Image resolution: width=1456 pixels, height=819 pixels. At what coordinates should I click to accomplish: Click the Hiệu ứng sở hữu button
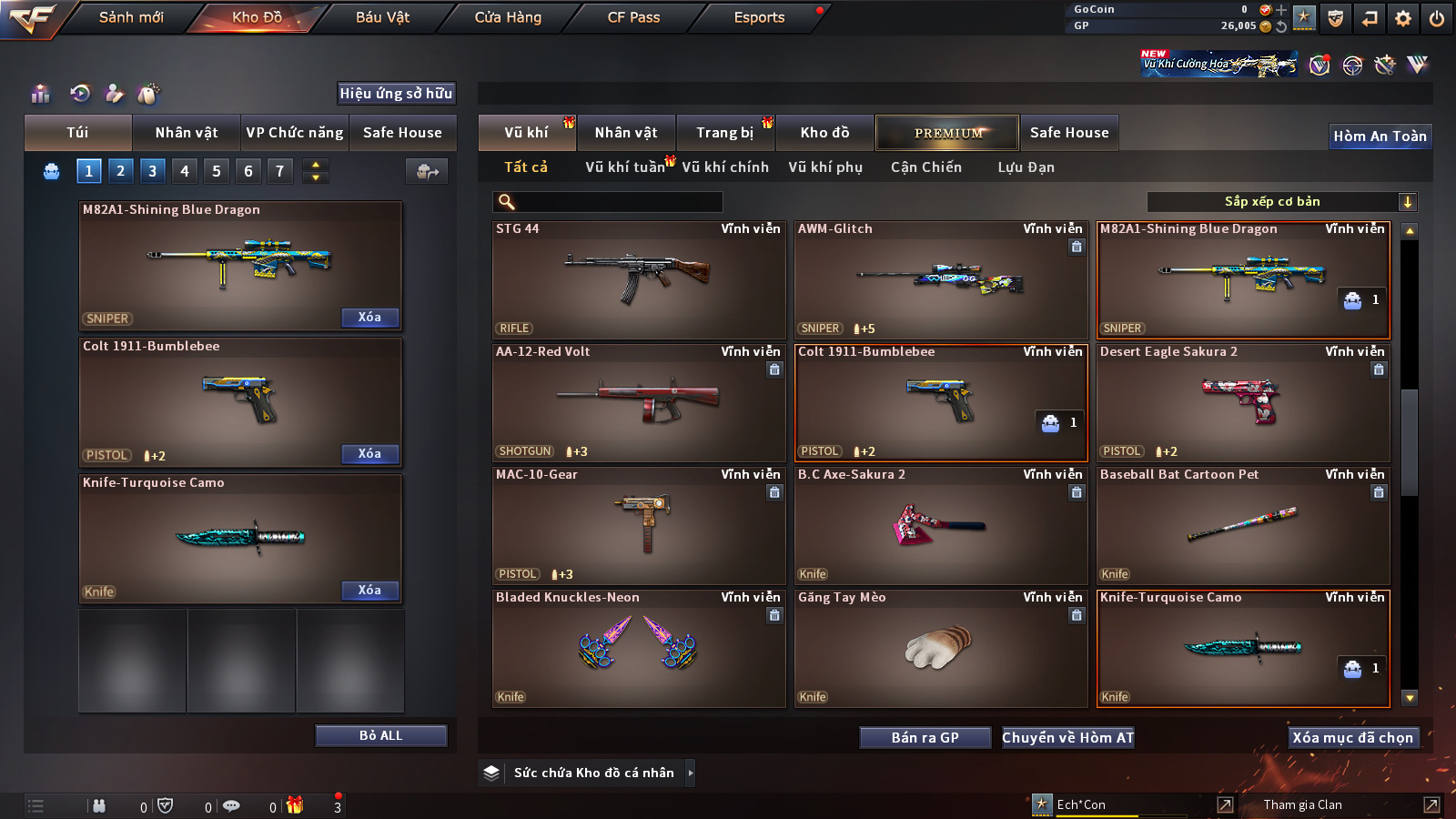coord(396,93)
